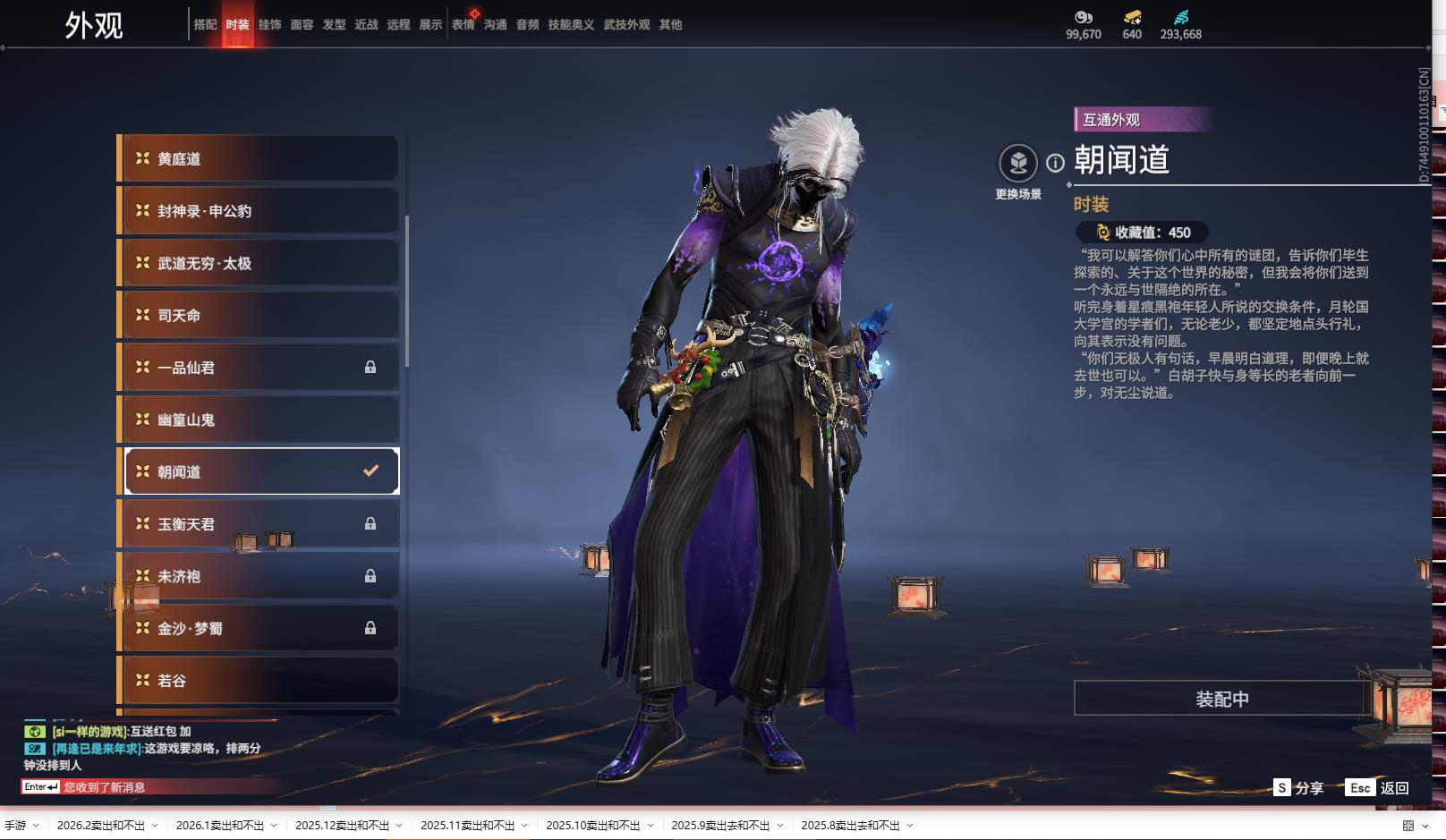Viewport: 1446px width, 840px height.
Task: Select the locked 玉衡天君 outfit
Action: (x=259, y=524)
